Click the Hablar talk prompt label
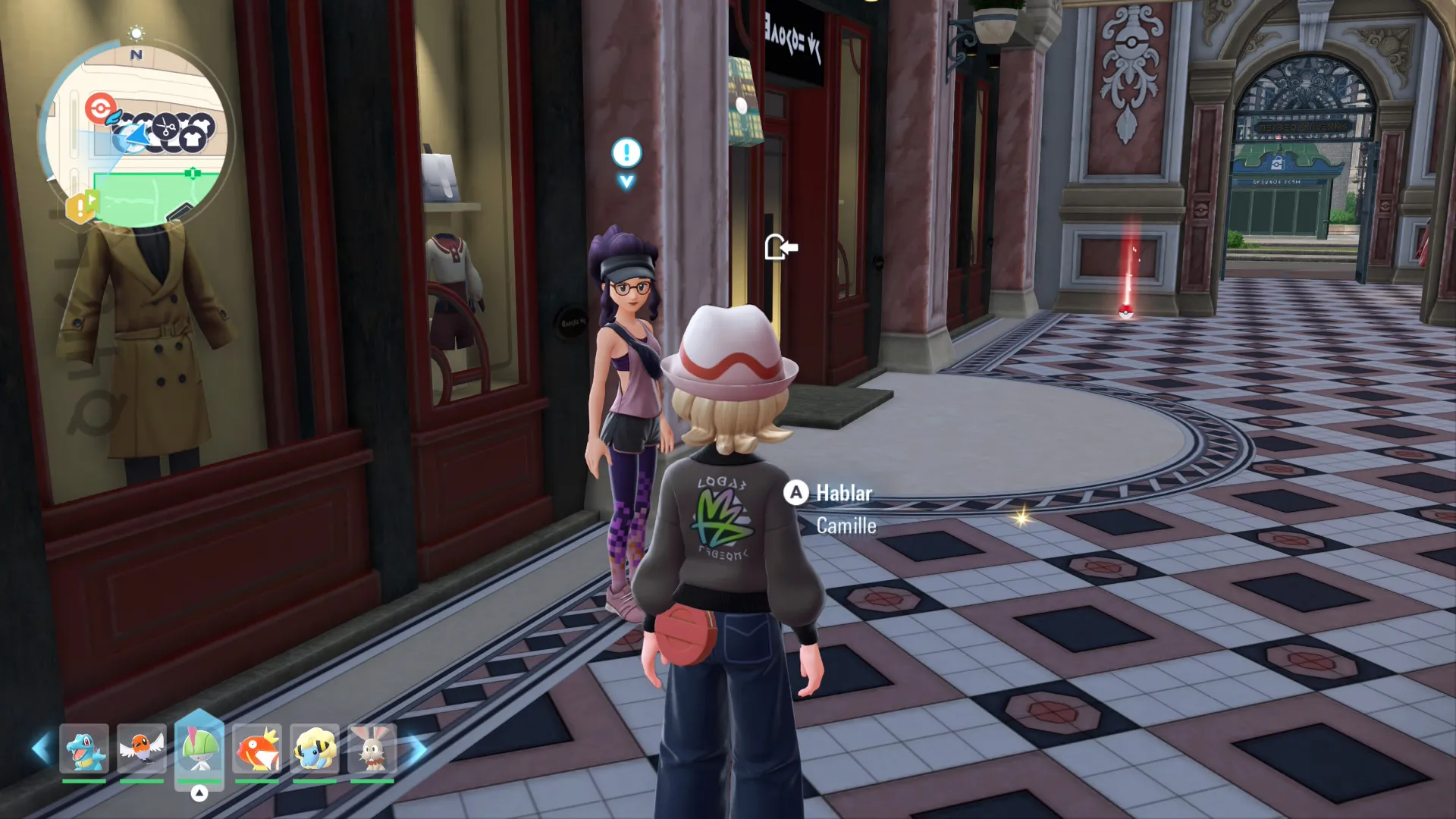The image size is (1456, 819). [843, 494]
